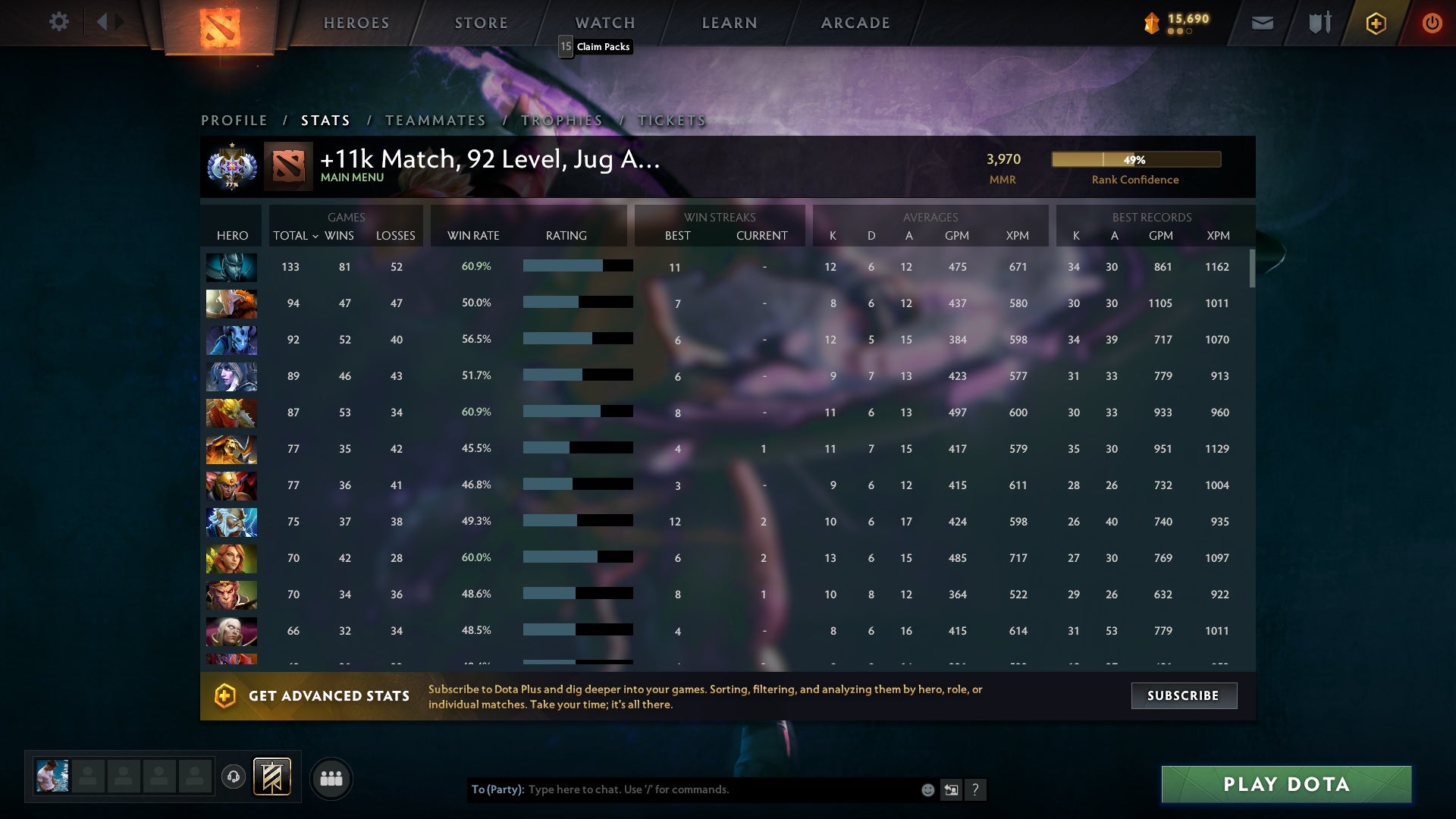Open the Armory shield and sword icon

1318,23
